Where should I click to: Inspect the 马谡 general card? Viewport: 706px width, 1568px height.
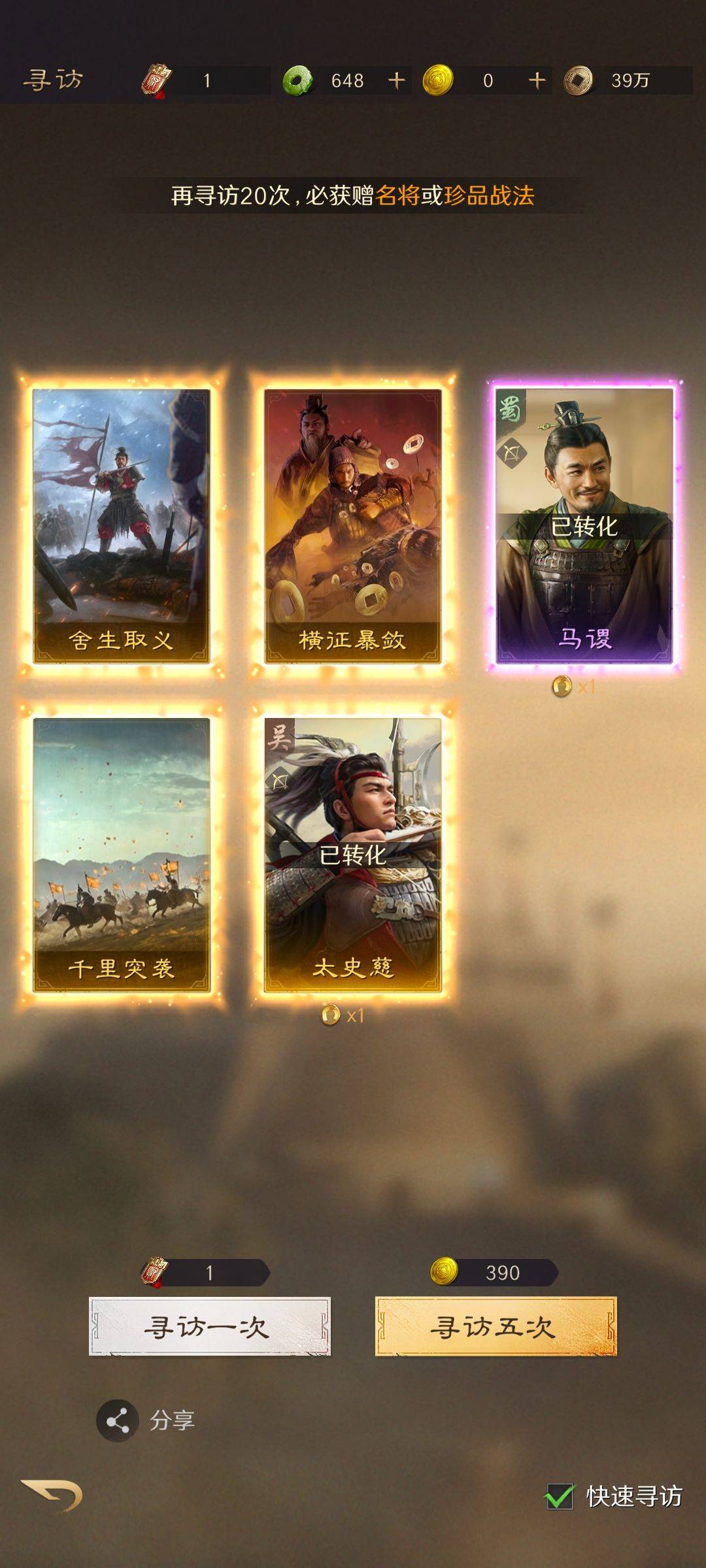coord(584,526)
